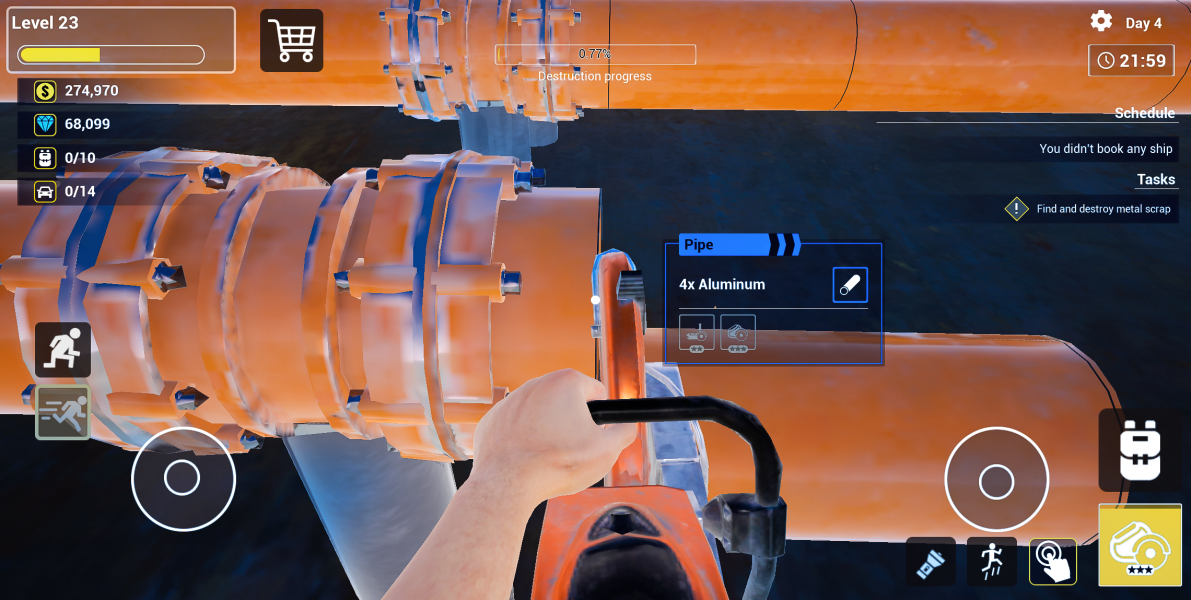
Task: Tap the jump button
Action: point(992,562)
